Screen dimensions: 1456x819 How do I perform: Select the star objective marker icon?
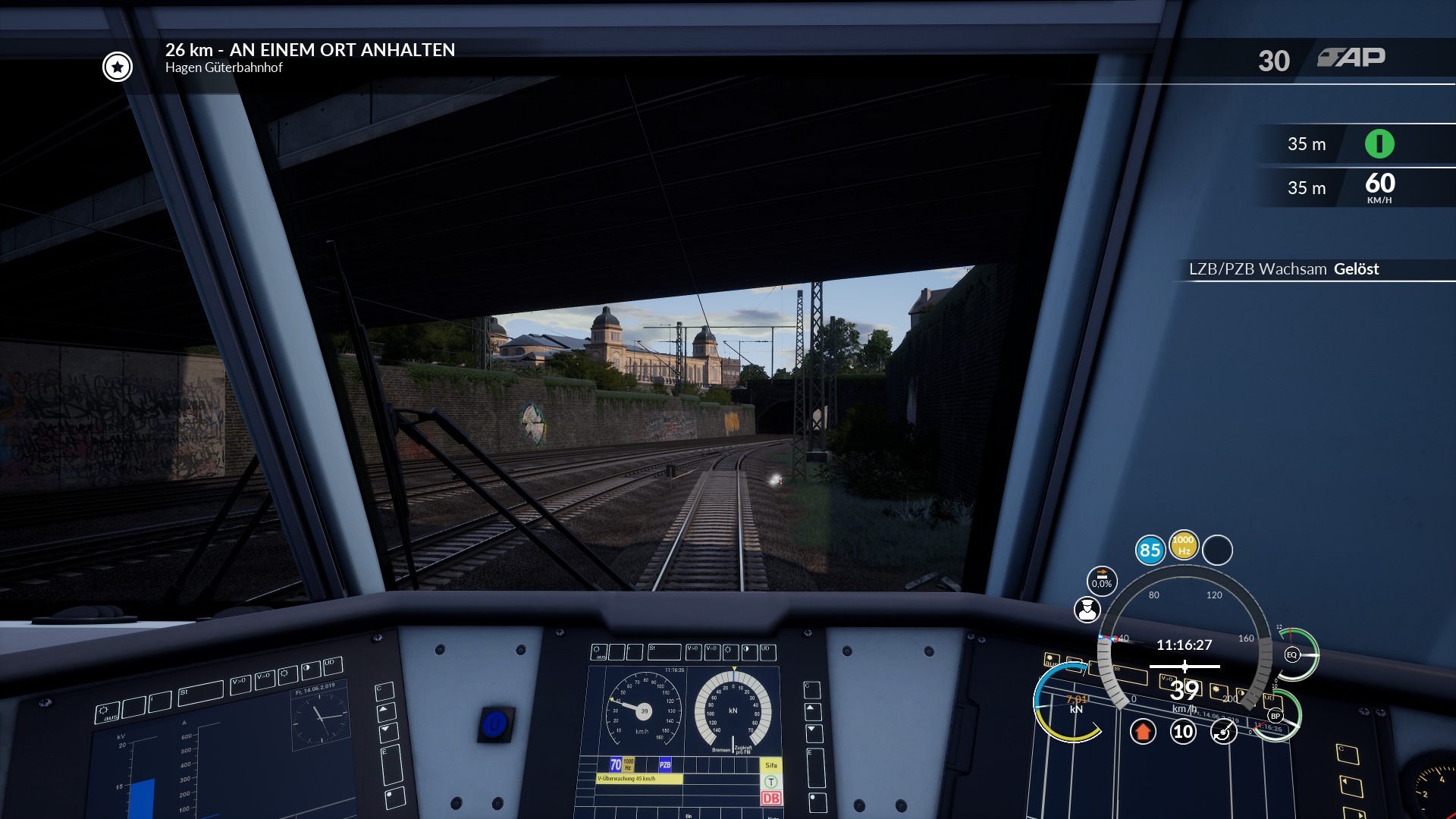click(x=118, y=67)
